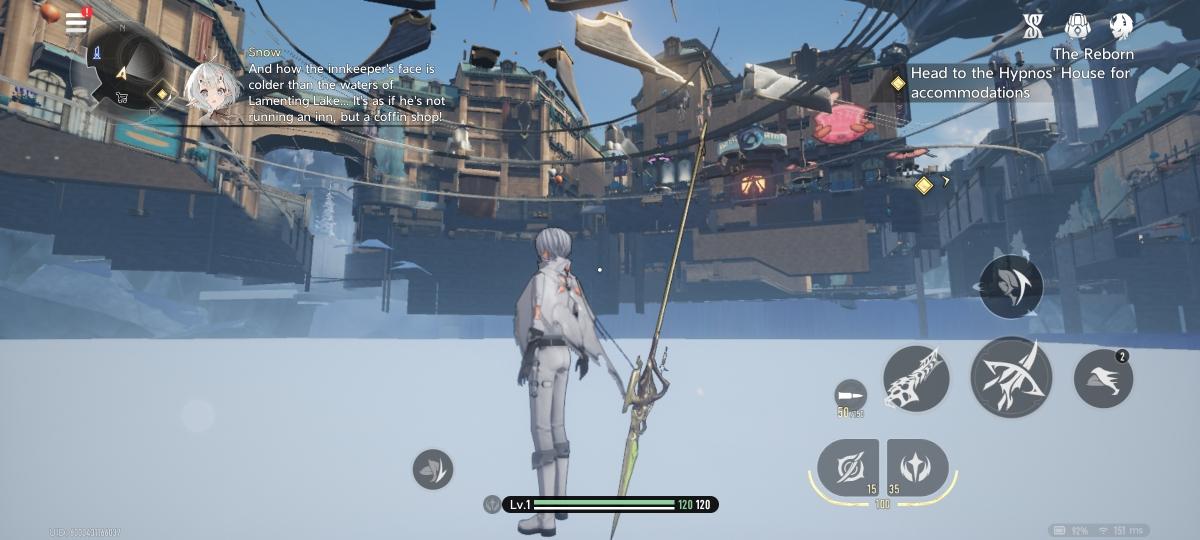The height and width of the screenshot is (540, 1200).
Task: Fire the bow main attack button
Action: 1010,377
